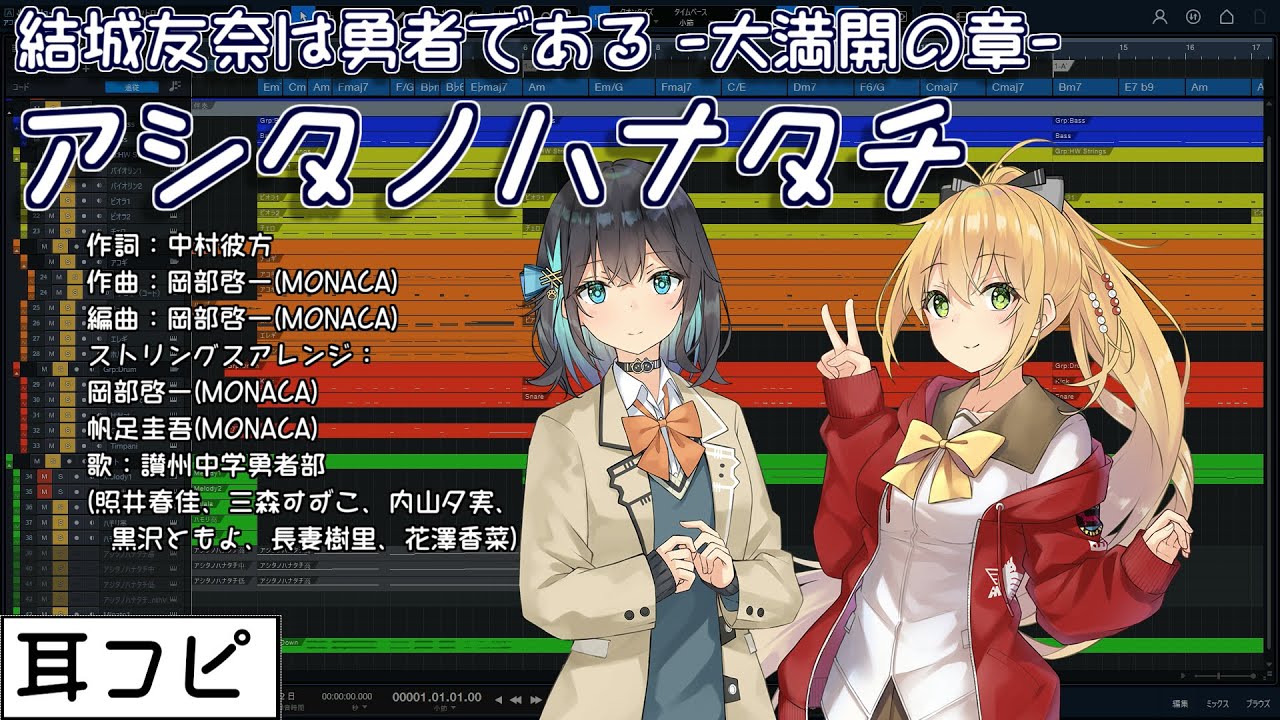
Task: Click the house-shaped home icon
Action: (1226, 17)
